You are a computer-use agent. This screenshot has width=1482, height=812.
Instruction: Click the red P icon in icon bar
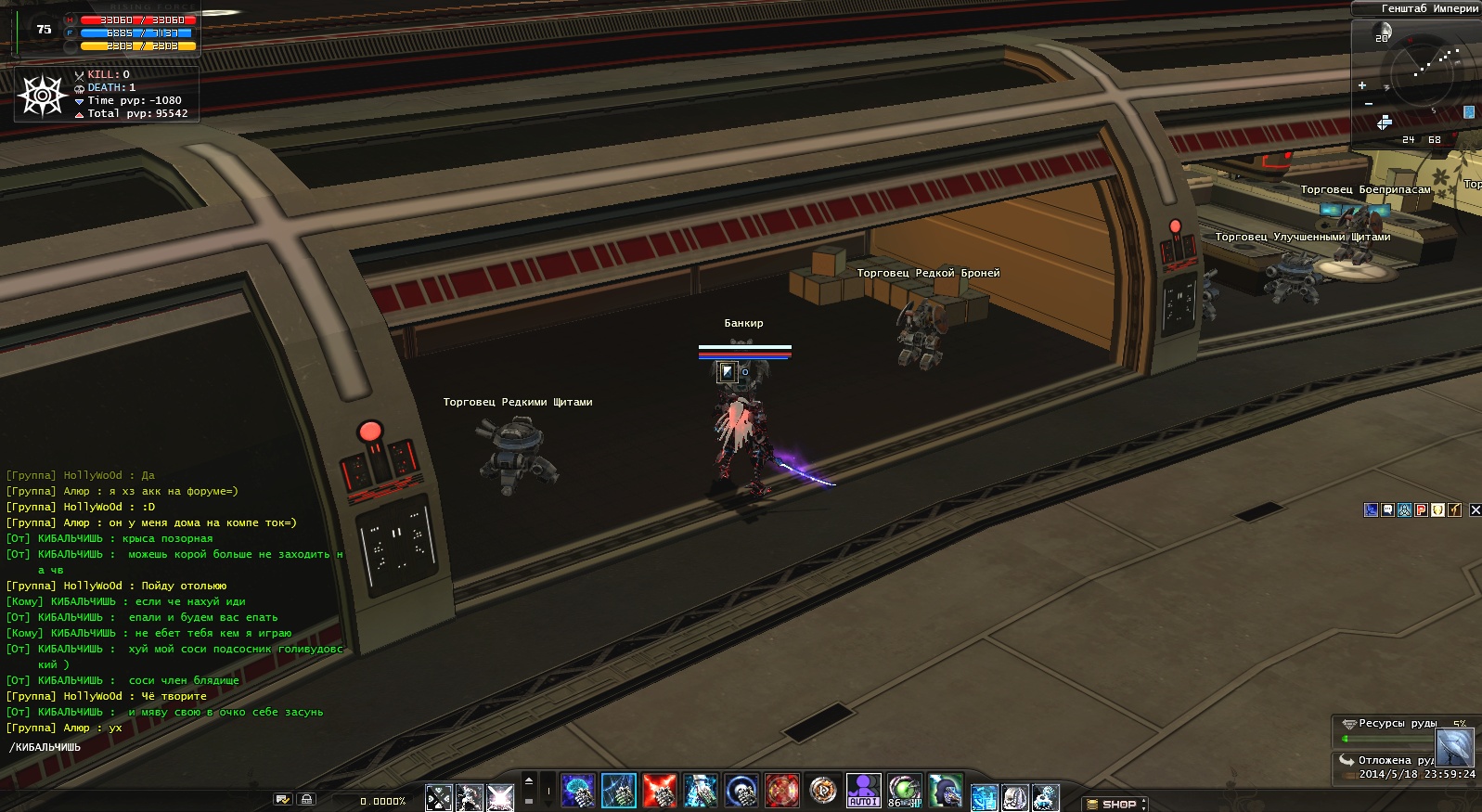pos(1421,509)
